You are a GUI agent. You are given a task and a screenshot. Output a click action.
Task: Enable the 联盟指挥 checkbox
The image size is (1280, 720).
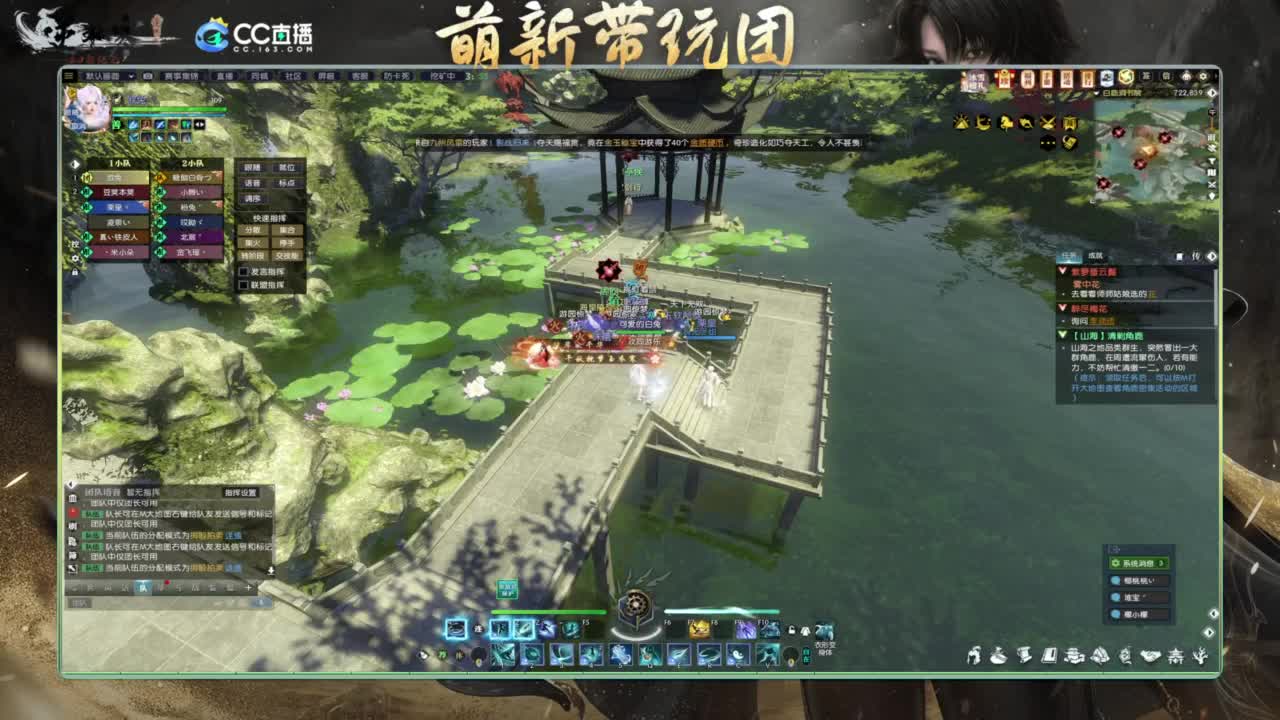pos(245,287)
